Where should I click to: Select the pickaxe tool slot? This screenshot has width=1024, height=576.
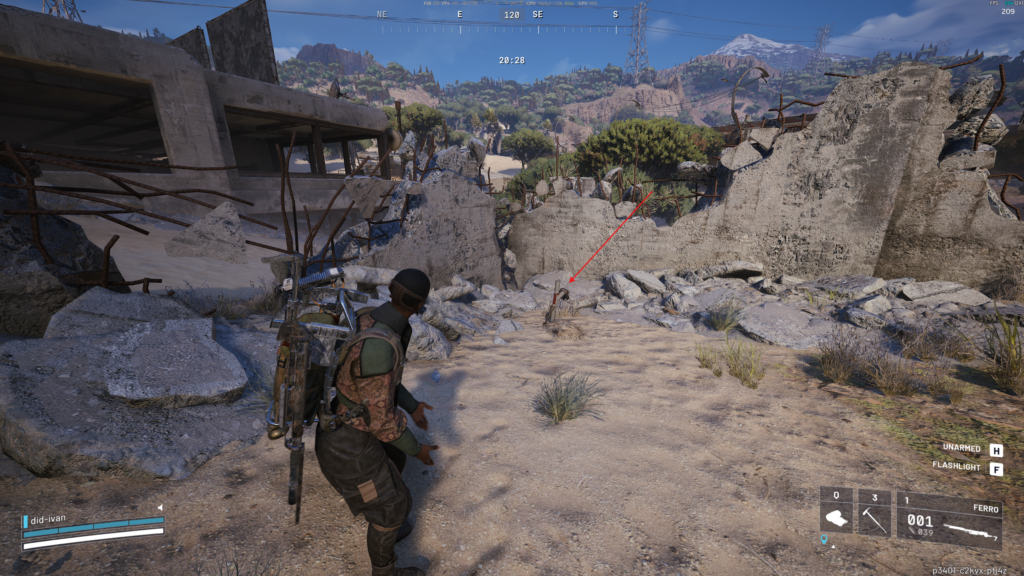[x=874, y=512]
